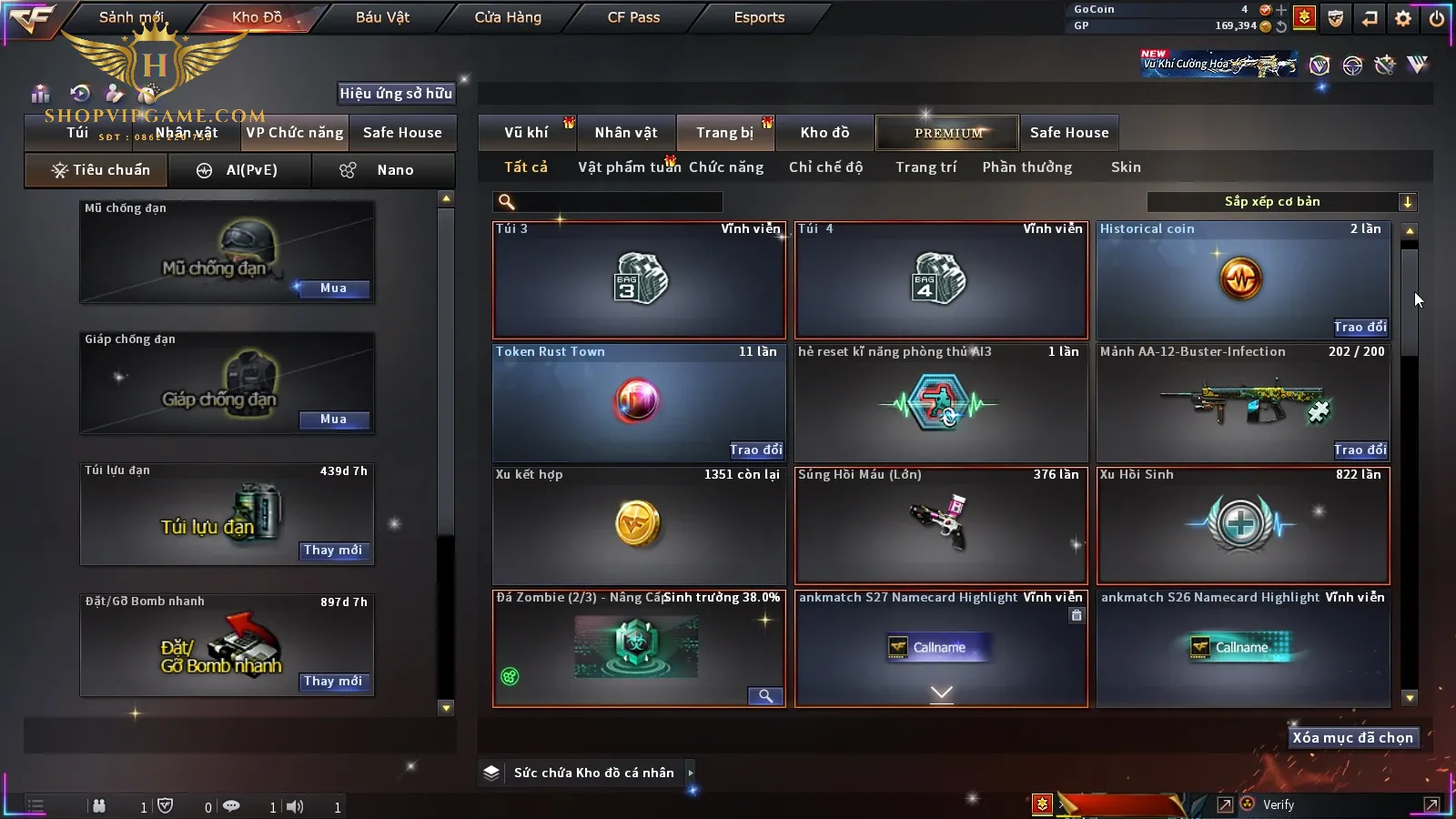Renew the Túi lựu đạn item

click(x=333, y=551)
